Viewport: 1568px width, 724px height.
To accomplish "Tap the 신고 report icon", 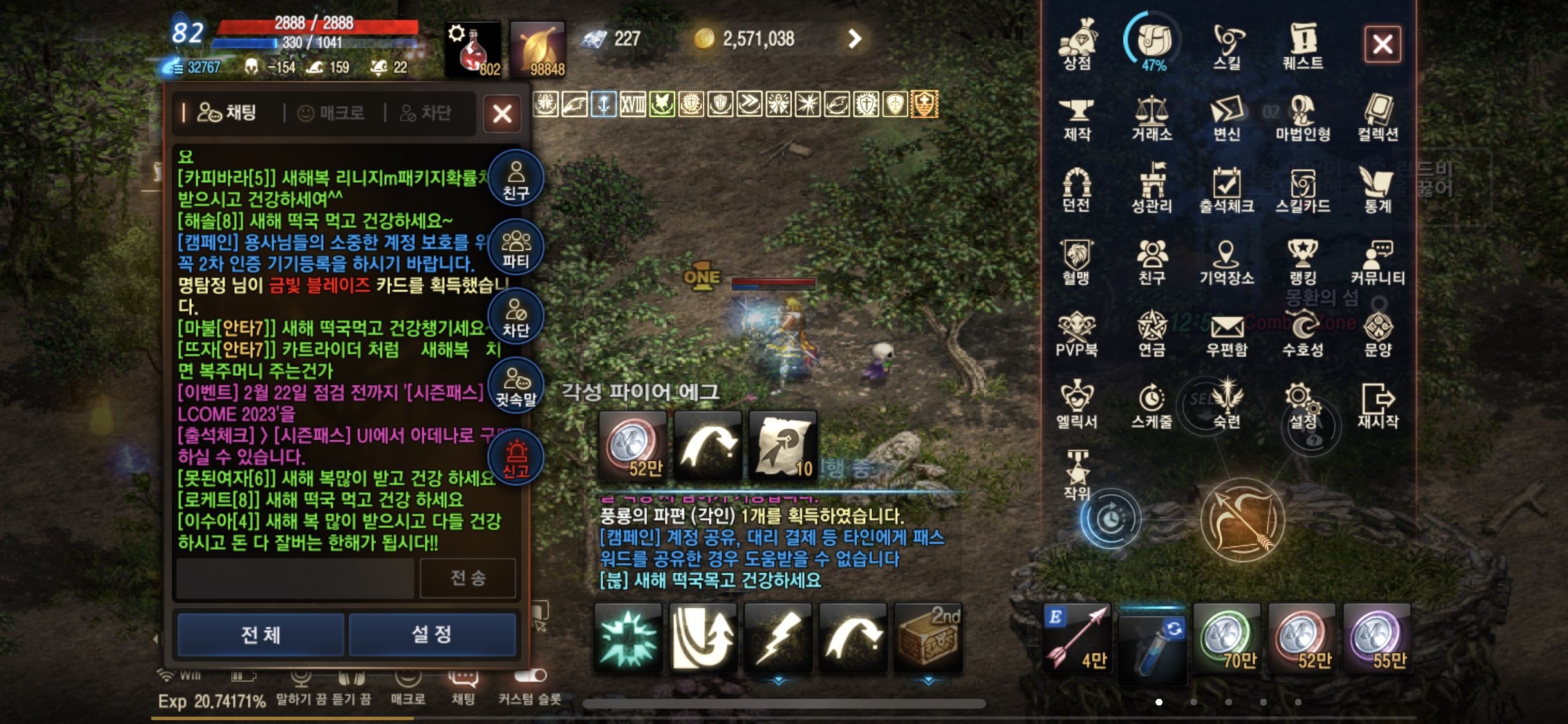I will (515, 457).
